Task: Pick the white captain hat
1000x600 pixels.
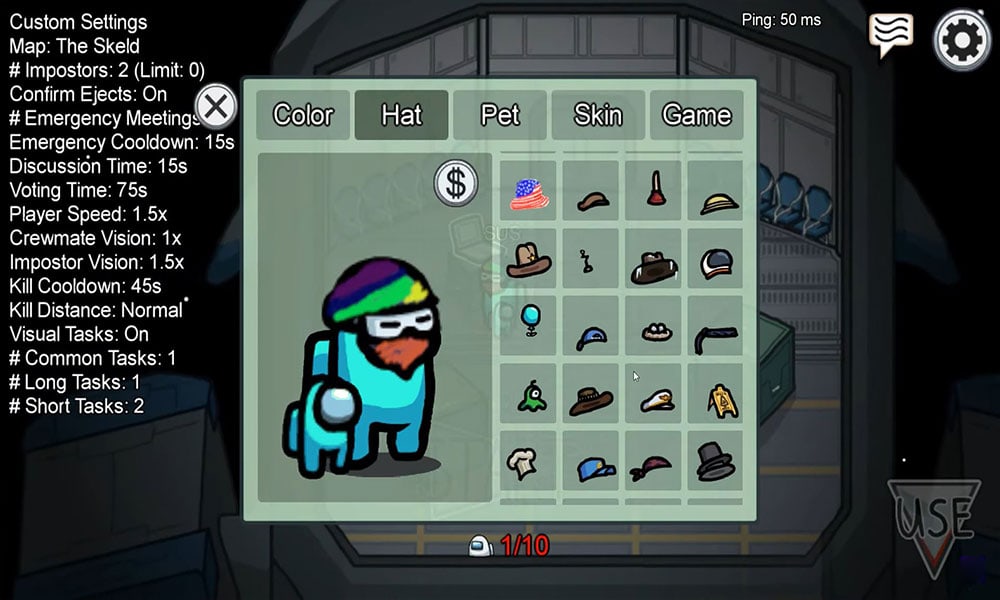Action: pyautogui.click(x=656, y=399)
